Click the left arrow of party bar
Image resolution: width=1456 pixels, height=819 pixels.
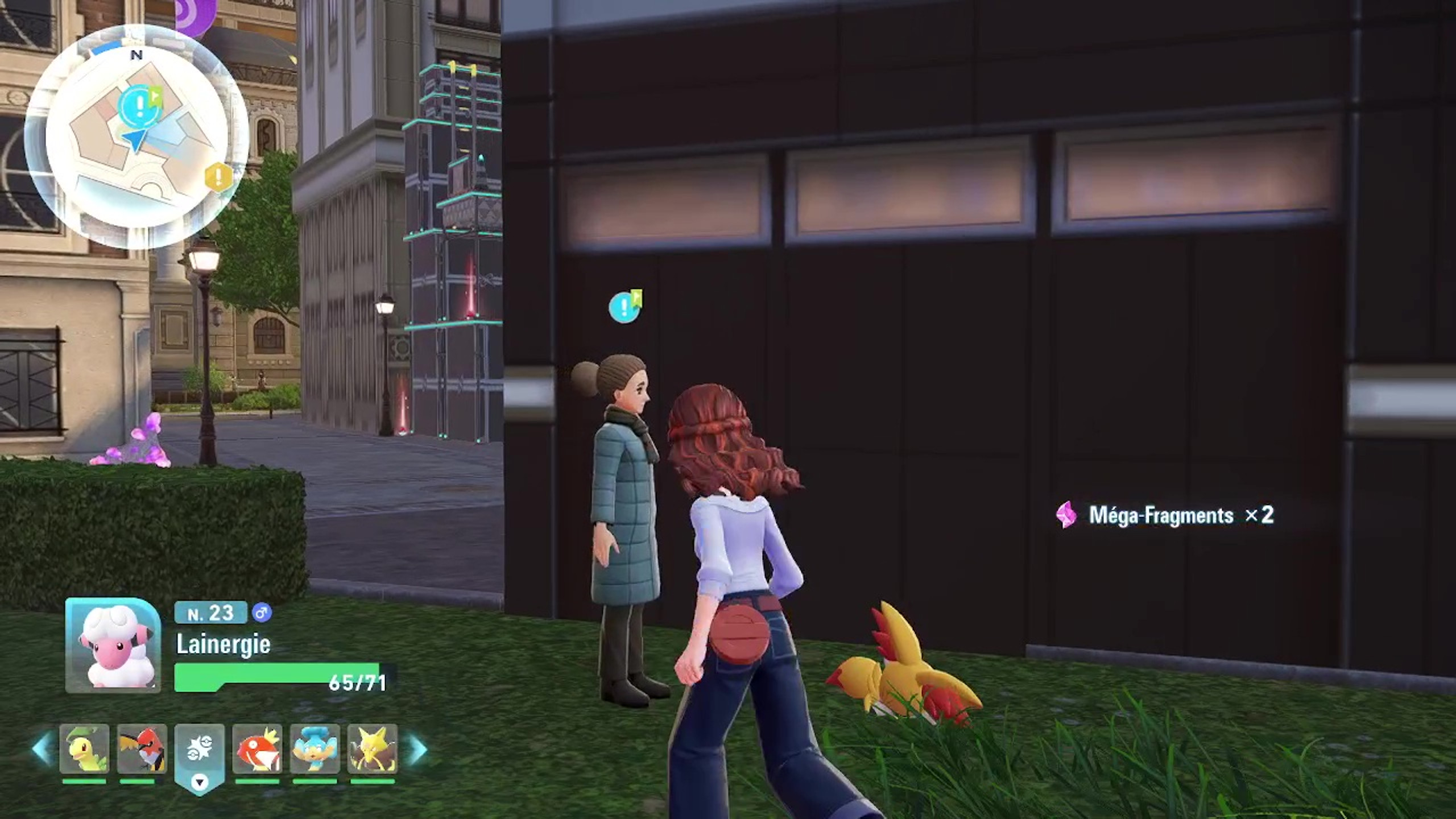(42, 748)
